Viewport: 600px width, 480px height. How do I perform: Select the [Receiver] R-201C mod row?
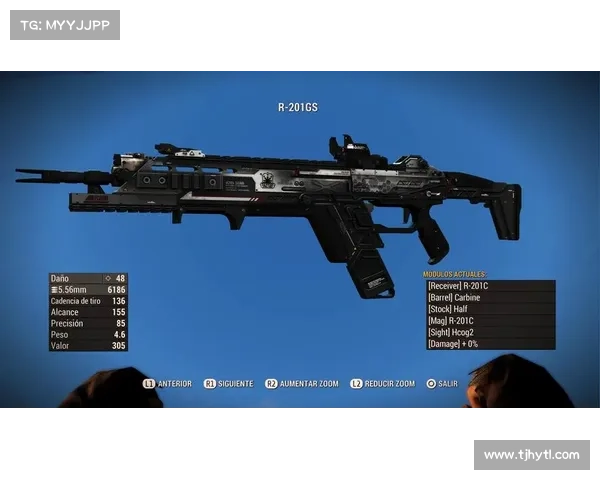tap(490, 286)
